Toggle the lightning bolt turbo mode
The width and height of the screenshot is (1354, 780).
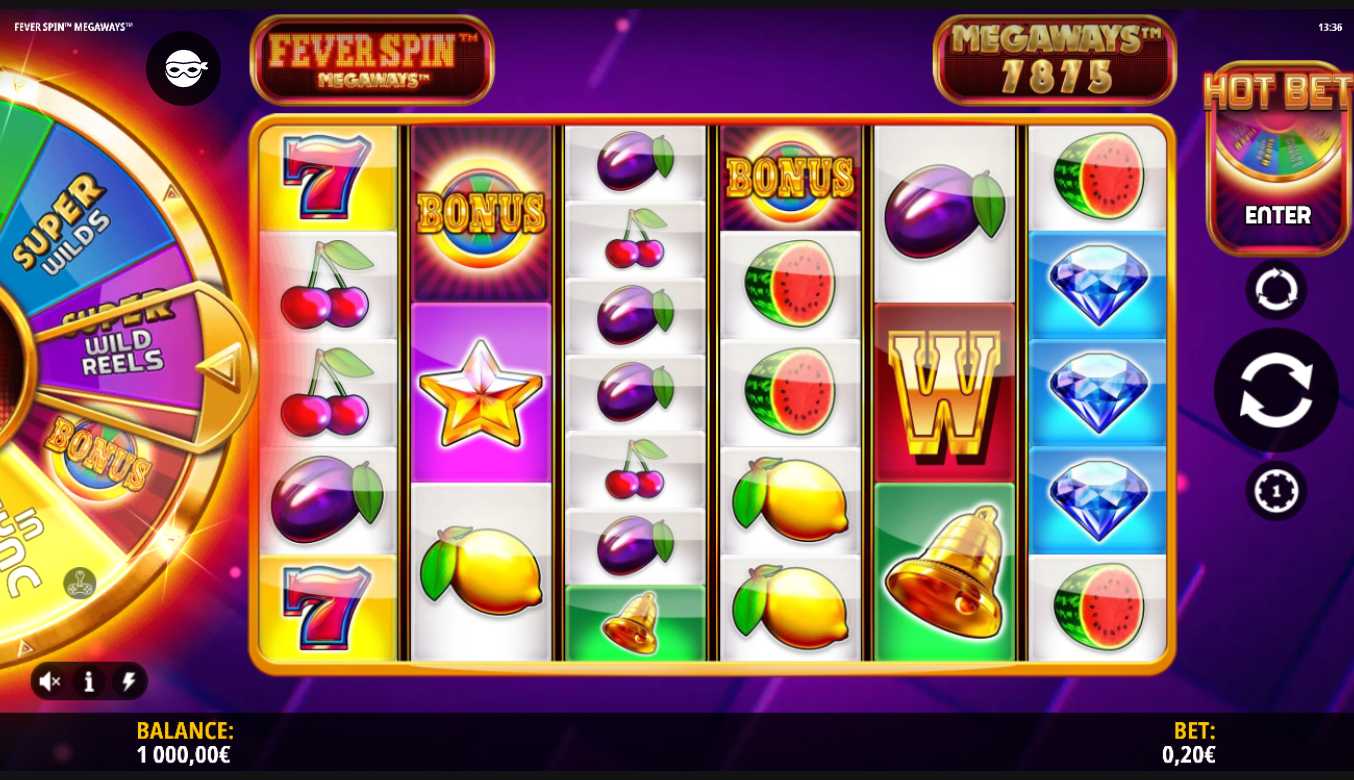128,682
